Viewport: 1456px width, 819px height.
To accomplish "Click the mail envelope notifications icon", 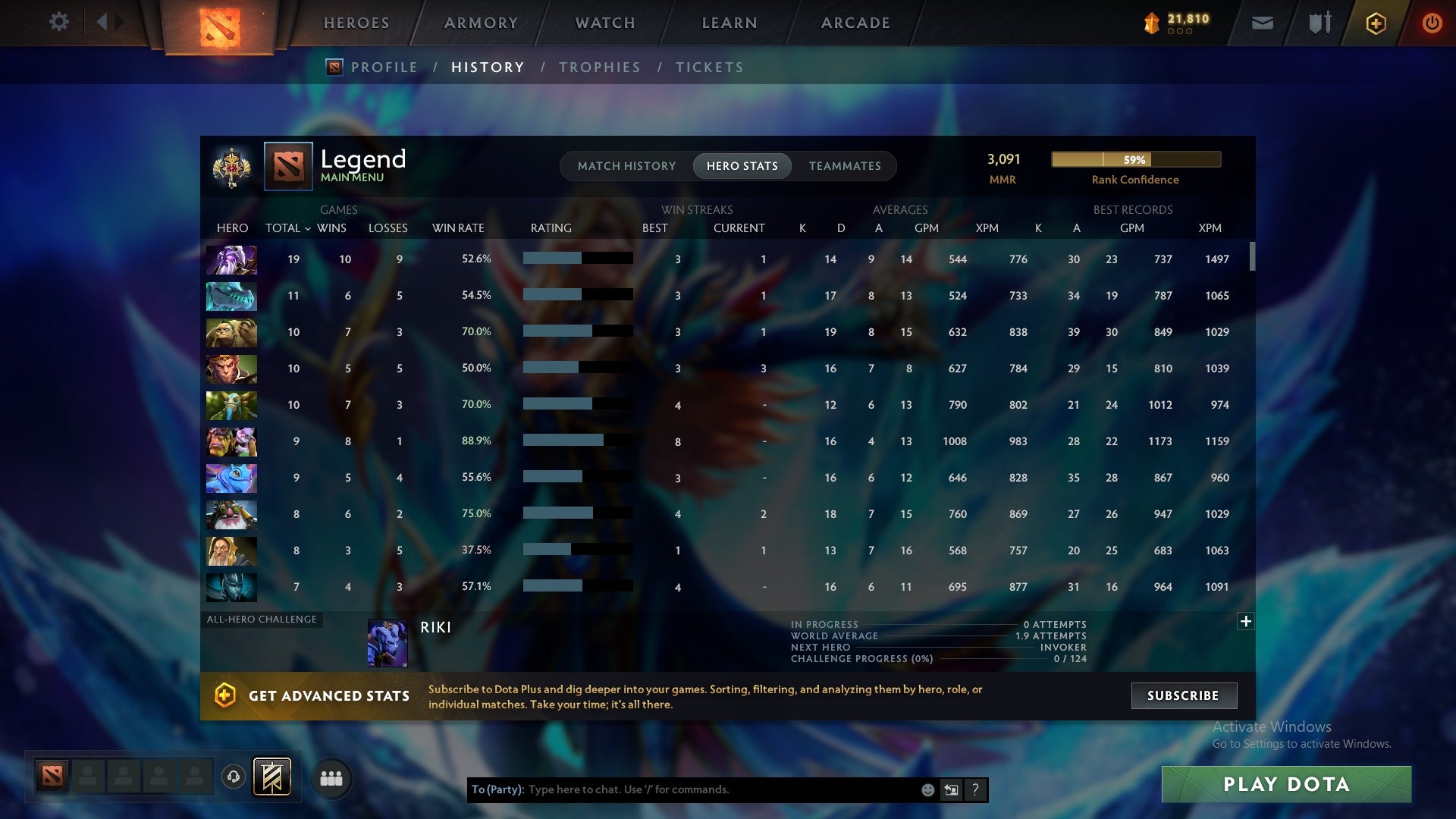I will point(1261,22).
